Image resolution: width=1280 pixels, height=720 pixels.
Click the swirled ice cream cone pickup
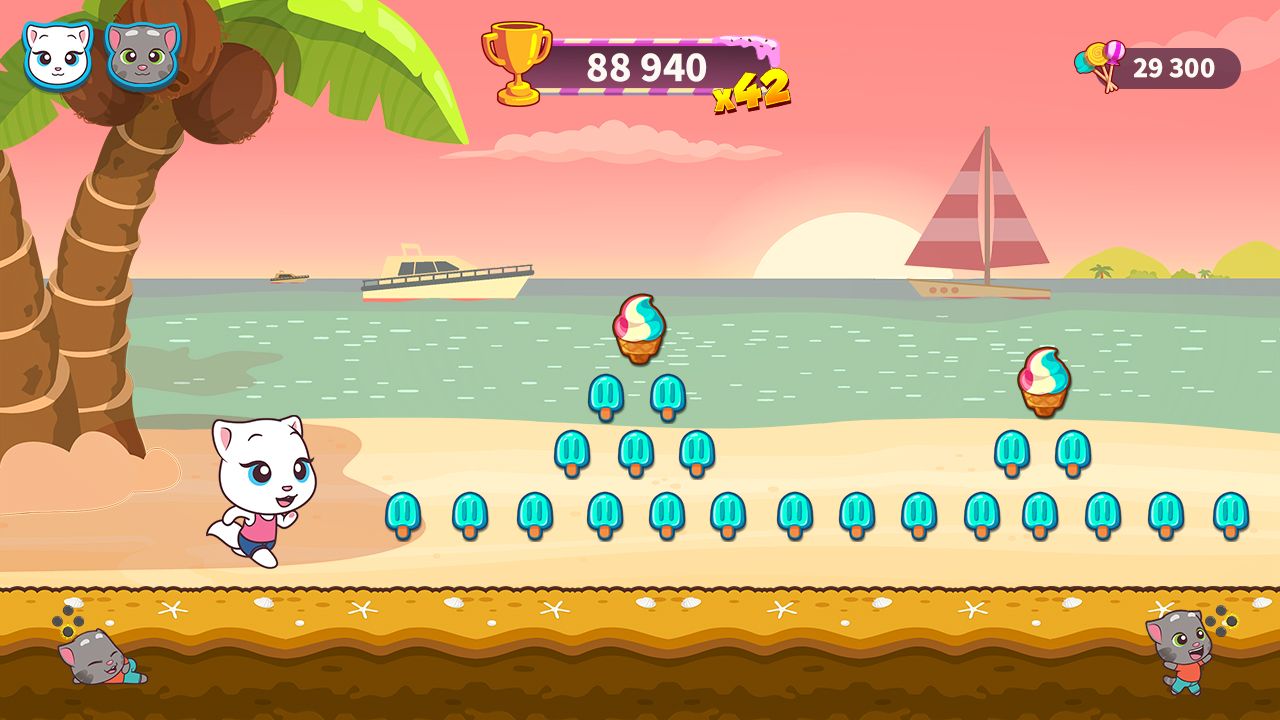tap(641, 328)
